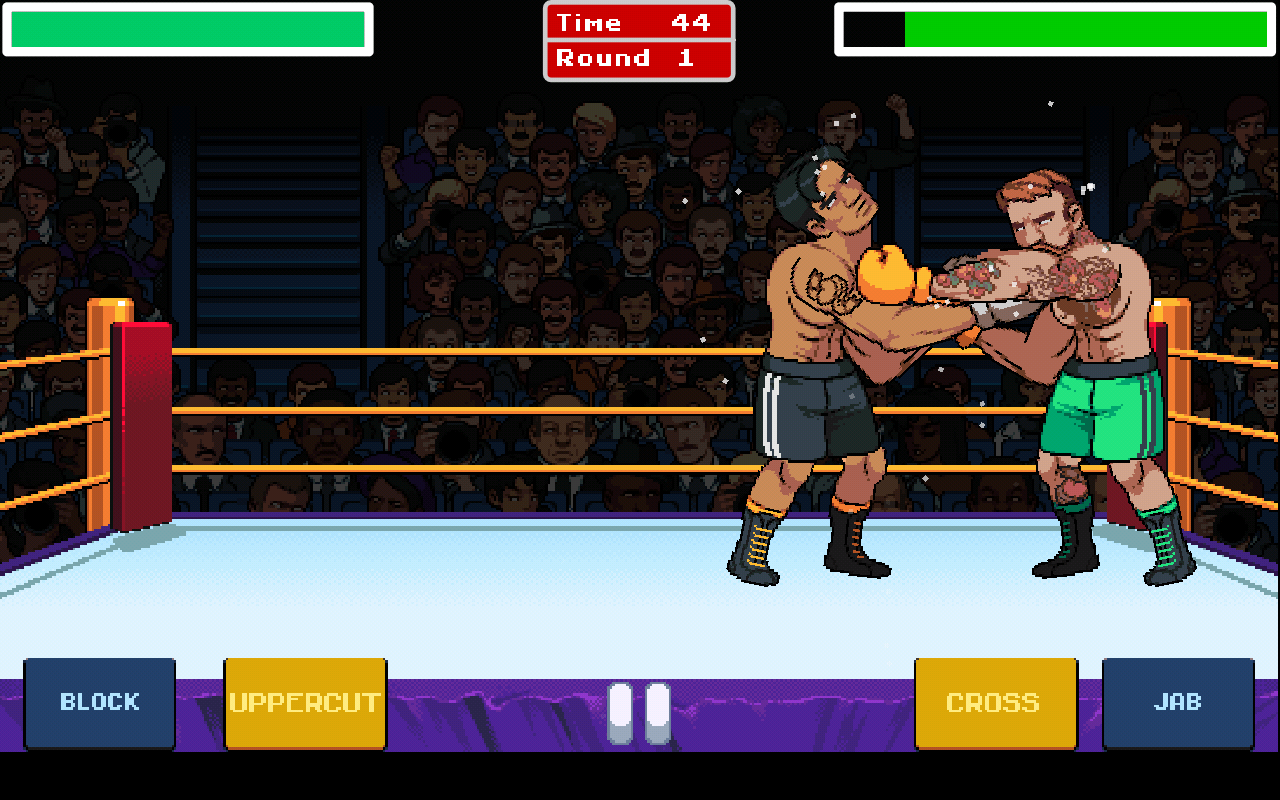Image resolution: width=1280 pixels, height=800 pixels.
Task: Click the orange boxing glove
Action: click(x=885, y=275)
